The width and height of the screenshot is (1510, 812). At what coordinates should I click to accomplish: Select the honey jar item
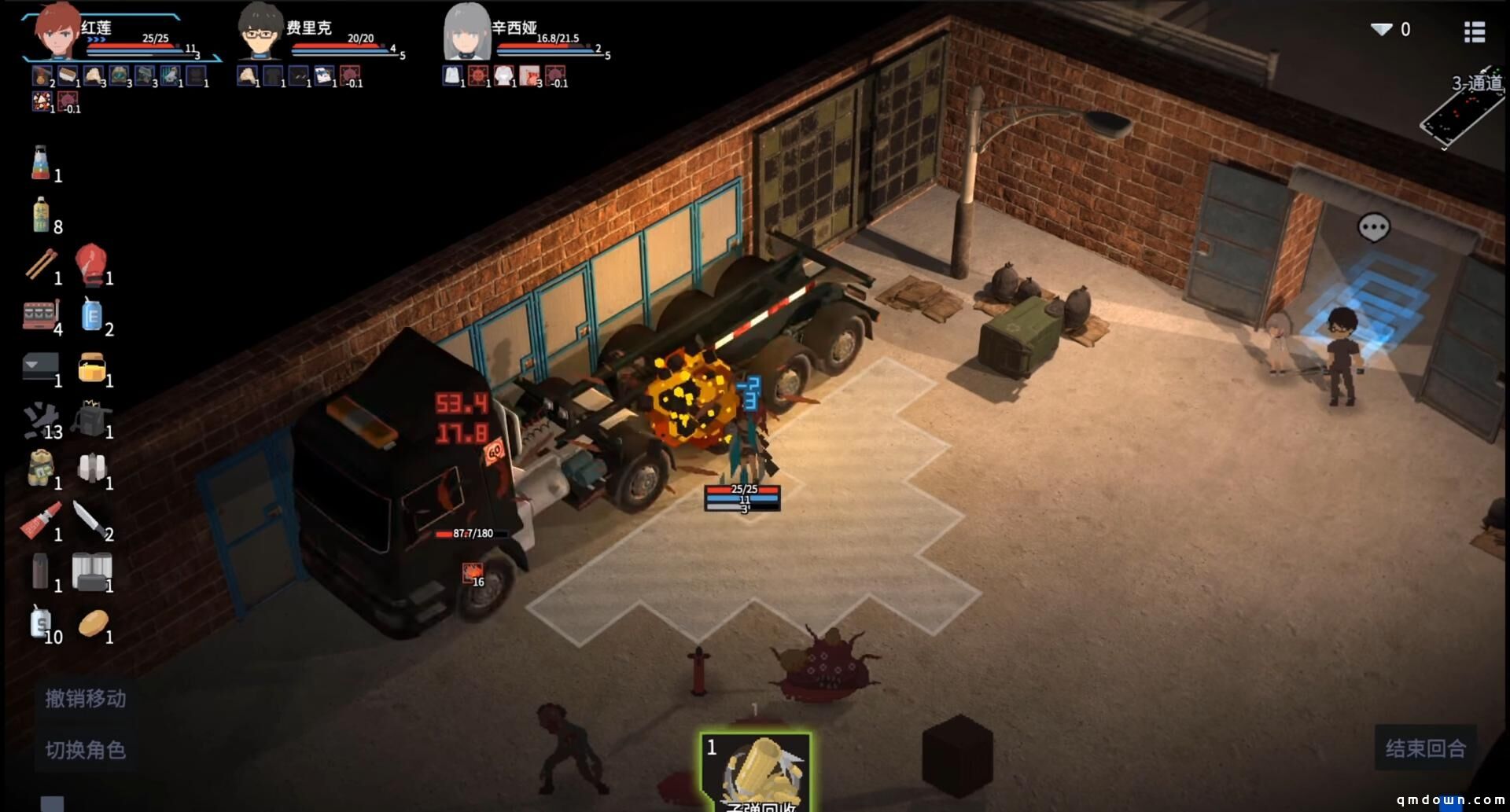pos(91,367)
